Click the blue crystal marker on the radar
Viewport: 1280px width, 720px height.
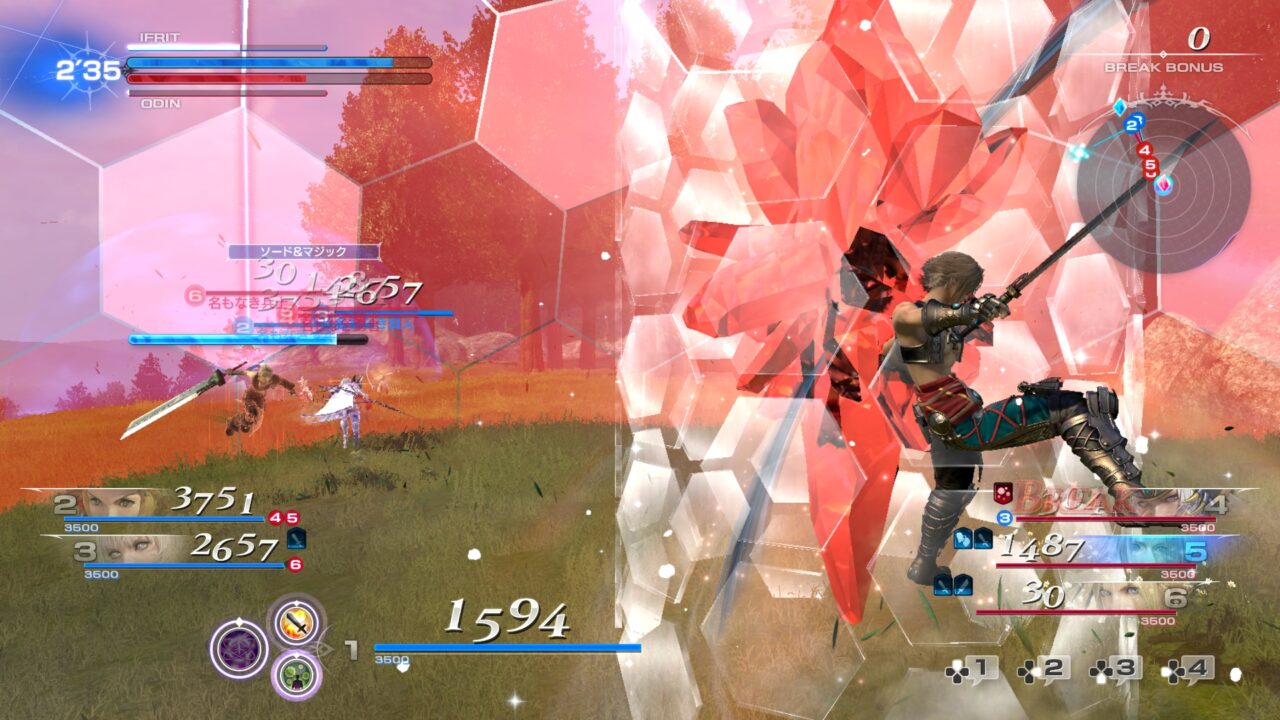pyautogui.click(x=1120, y=107)
